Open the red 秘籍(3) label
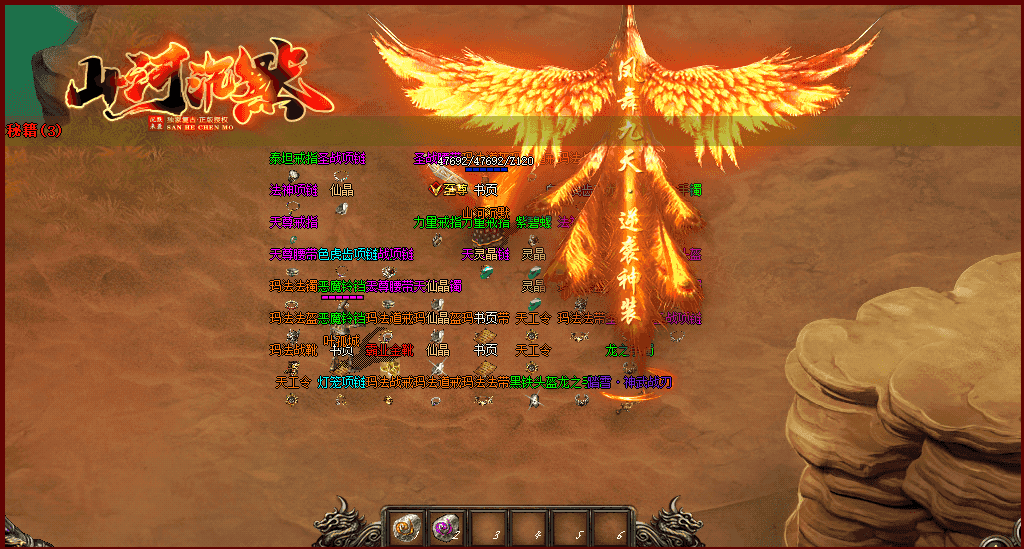1024x549 pixels. coord(35,131)
